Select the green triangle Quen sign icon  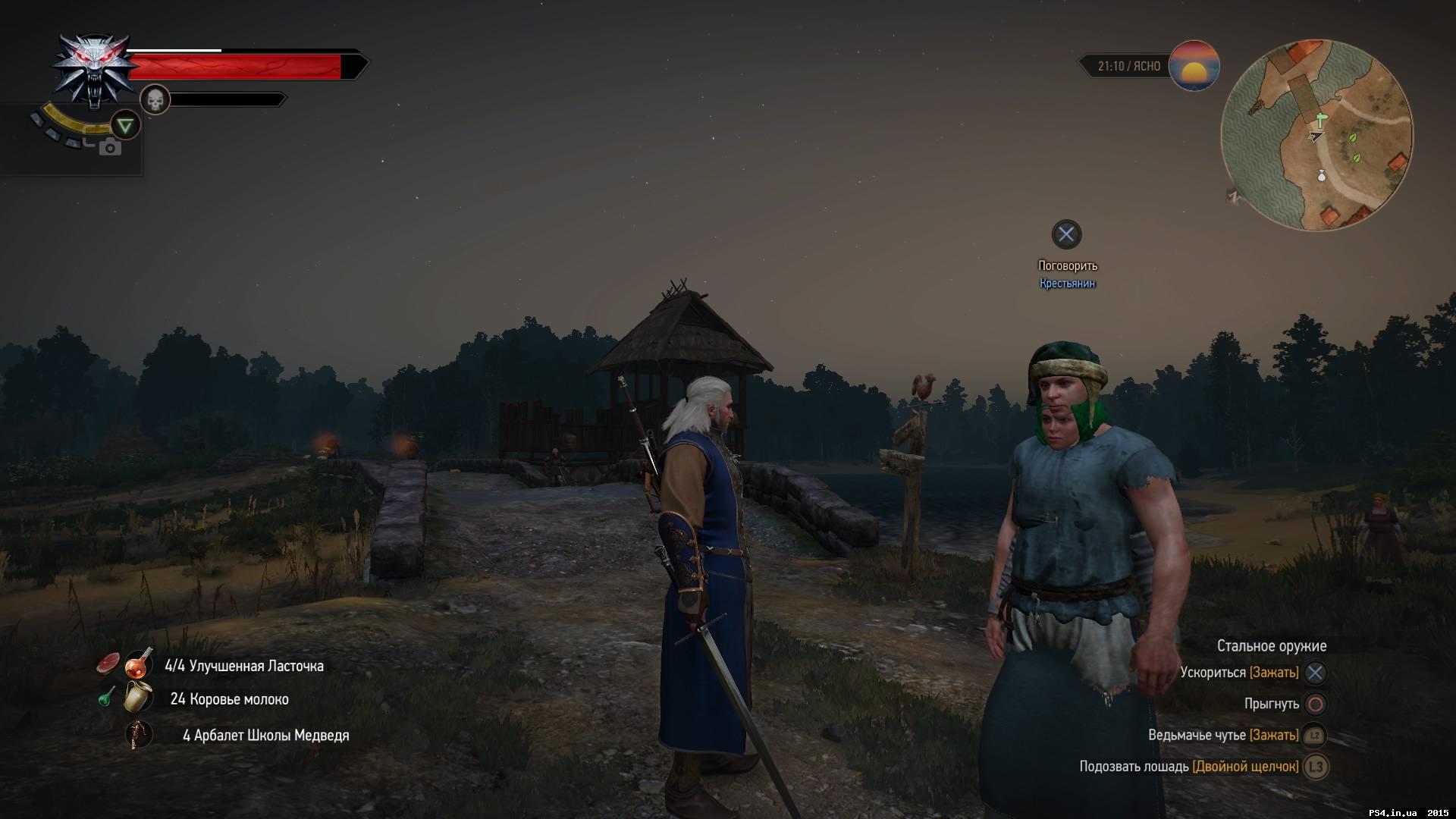point(126,125)
